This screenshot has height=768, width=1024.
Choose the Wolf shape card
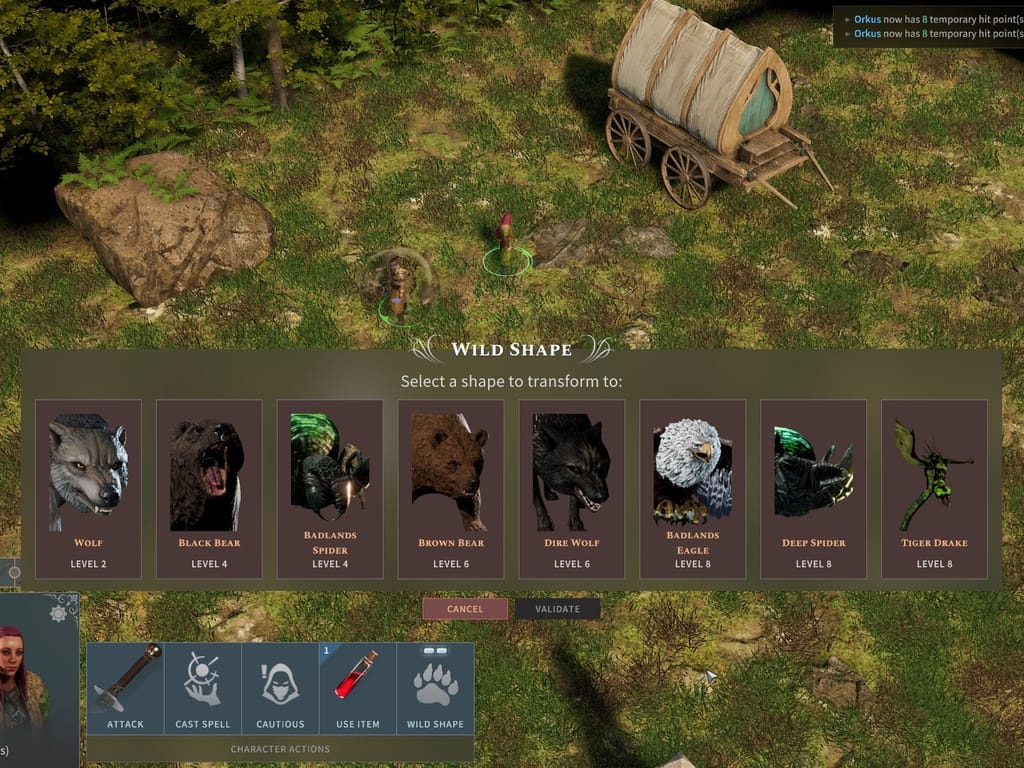pyautogui.click(x=88, y=488)
